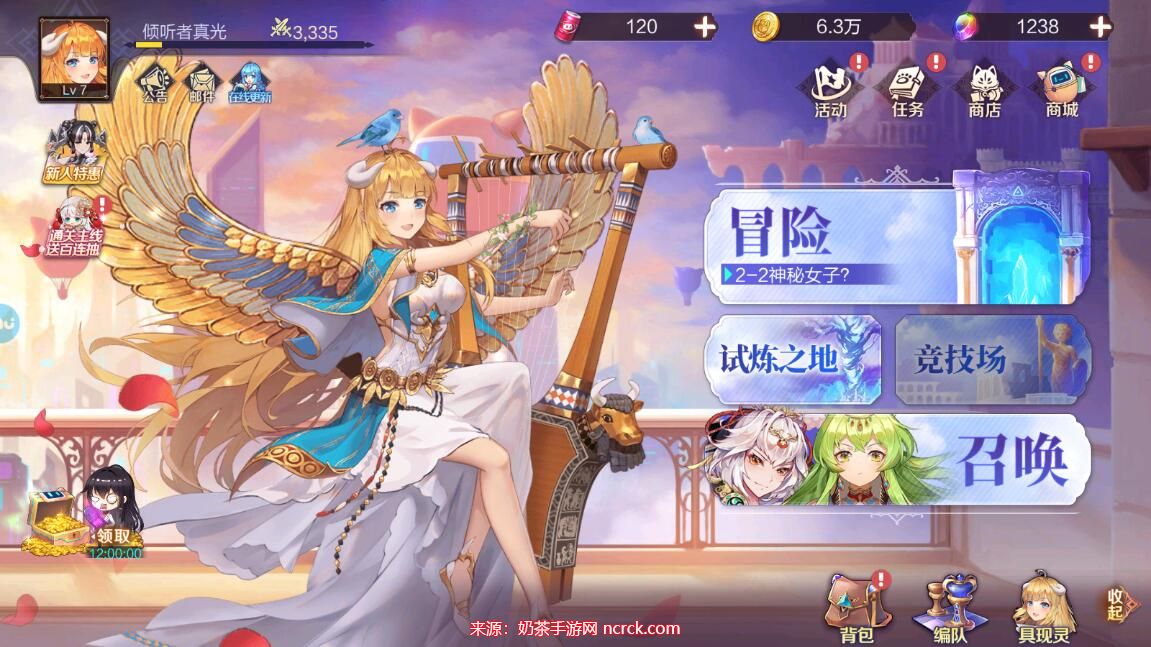Click the player avatar portrait

point(74,57)
